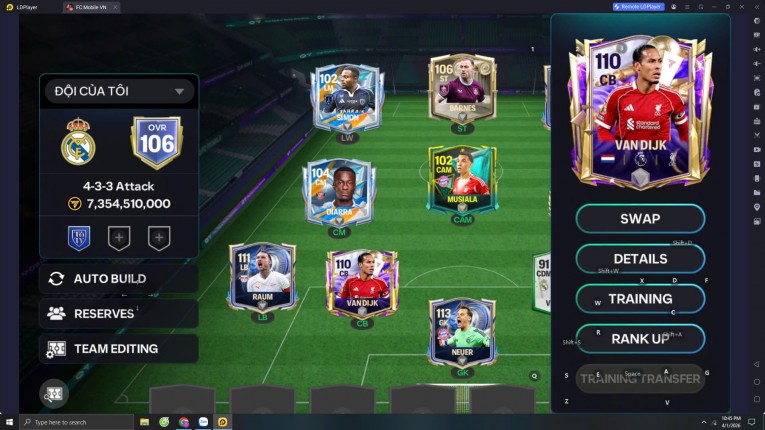
Task: Open the ĐỘI CỦA TÔI team dropdown
Action: click(x=119, y=91)
